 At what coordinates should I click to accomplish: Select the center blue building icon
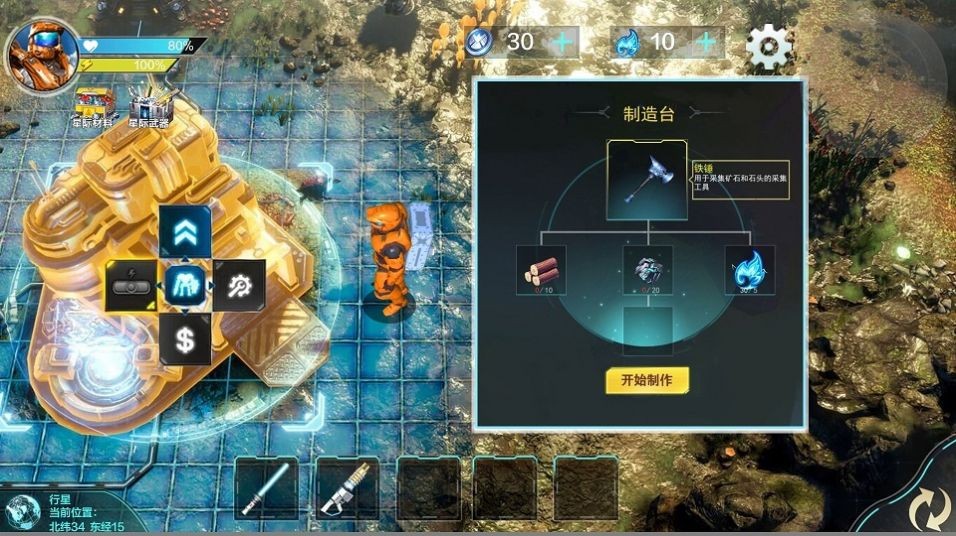point(185,286)
